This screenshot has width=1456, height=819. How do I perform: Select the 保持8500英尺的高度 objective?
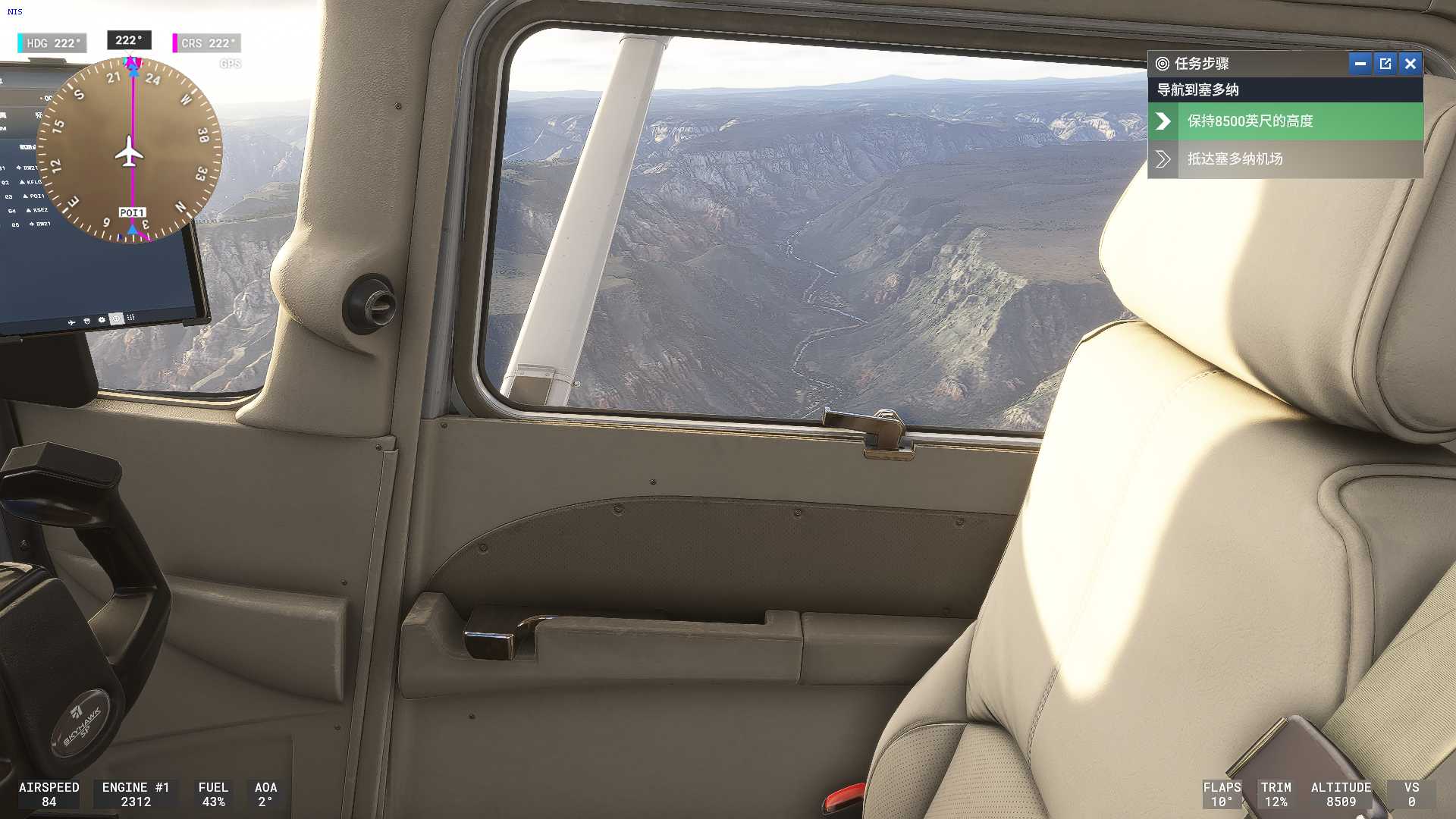click(1285, 121)
